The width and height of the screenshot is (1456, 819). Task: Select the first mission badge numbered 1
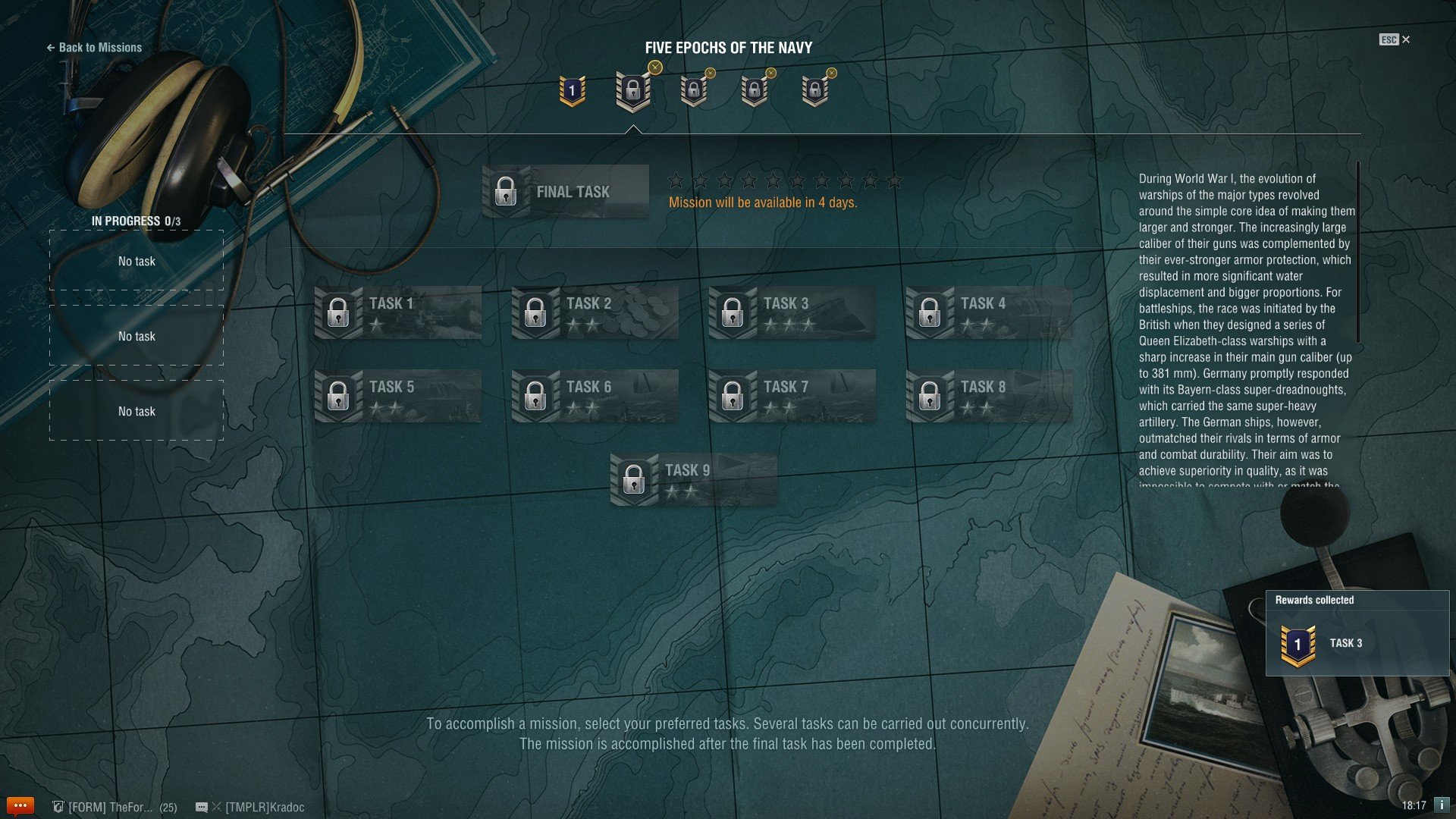tap(572, 91)
